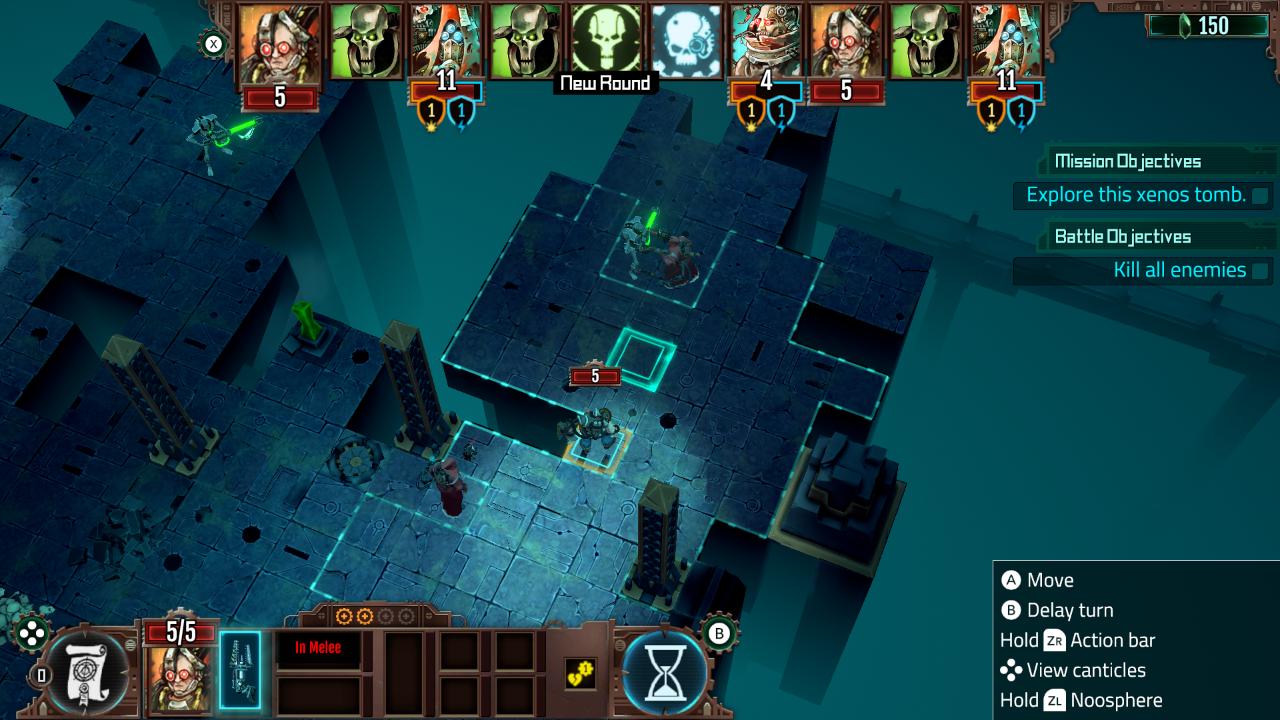Click the X button icon beside the first portrait
This screenshot has height=720, width=1280.
pyautogui.click(x=211, y=42)
